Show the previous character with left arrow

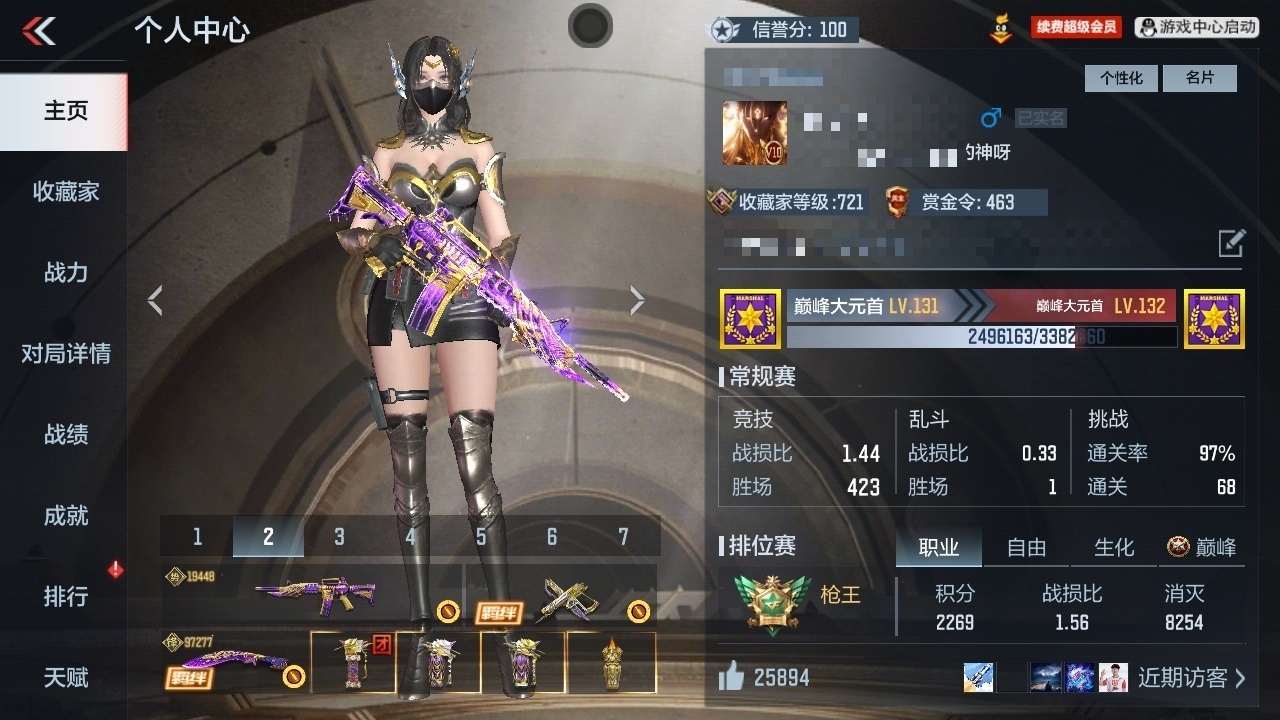(155, 300)
